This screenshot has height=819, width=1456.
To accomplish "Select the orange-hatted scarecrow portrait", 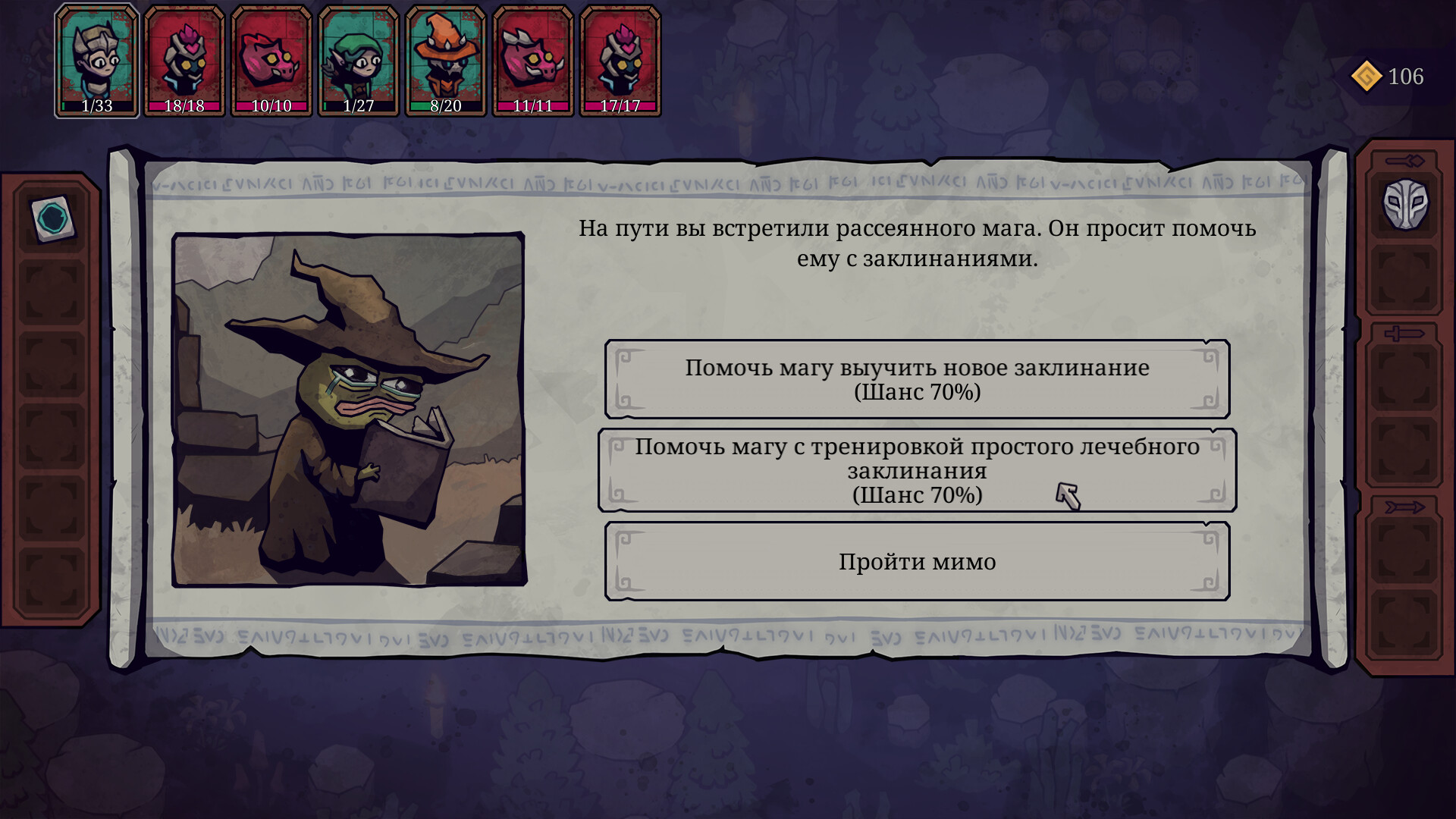I will click(x=447, y=57).
